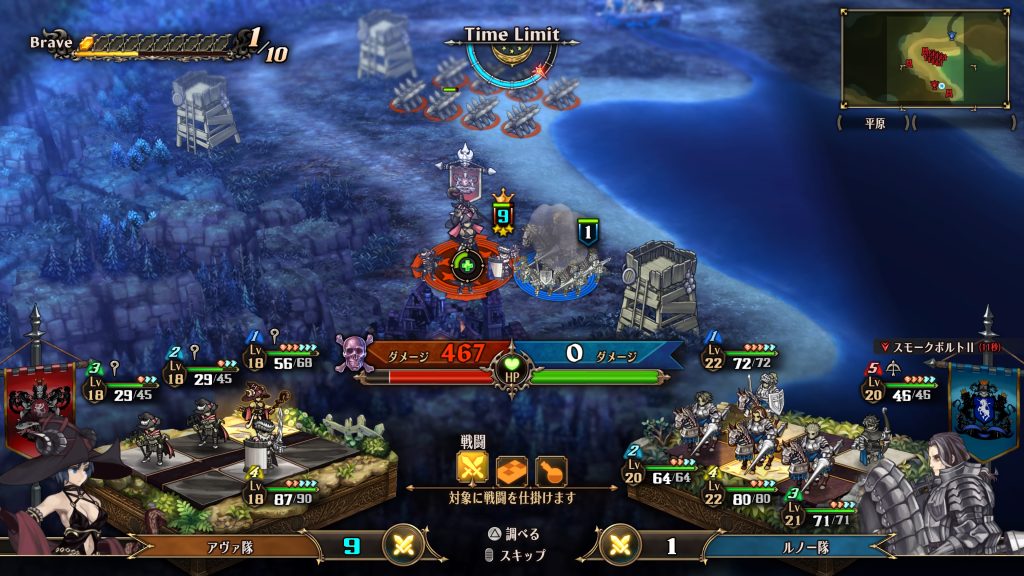This screenshot has width=1024, height=576.
Task: Select the potion flask item command
Action: (550, 470)
